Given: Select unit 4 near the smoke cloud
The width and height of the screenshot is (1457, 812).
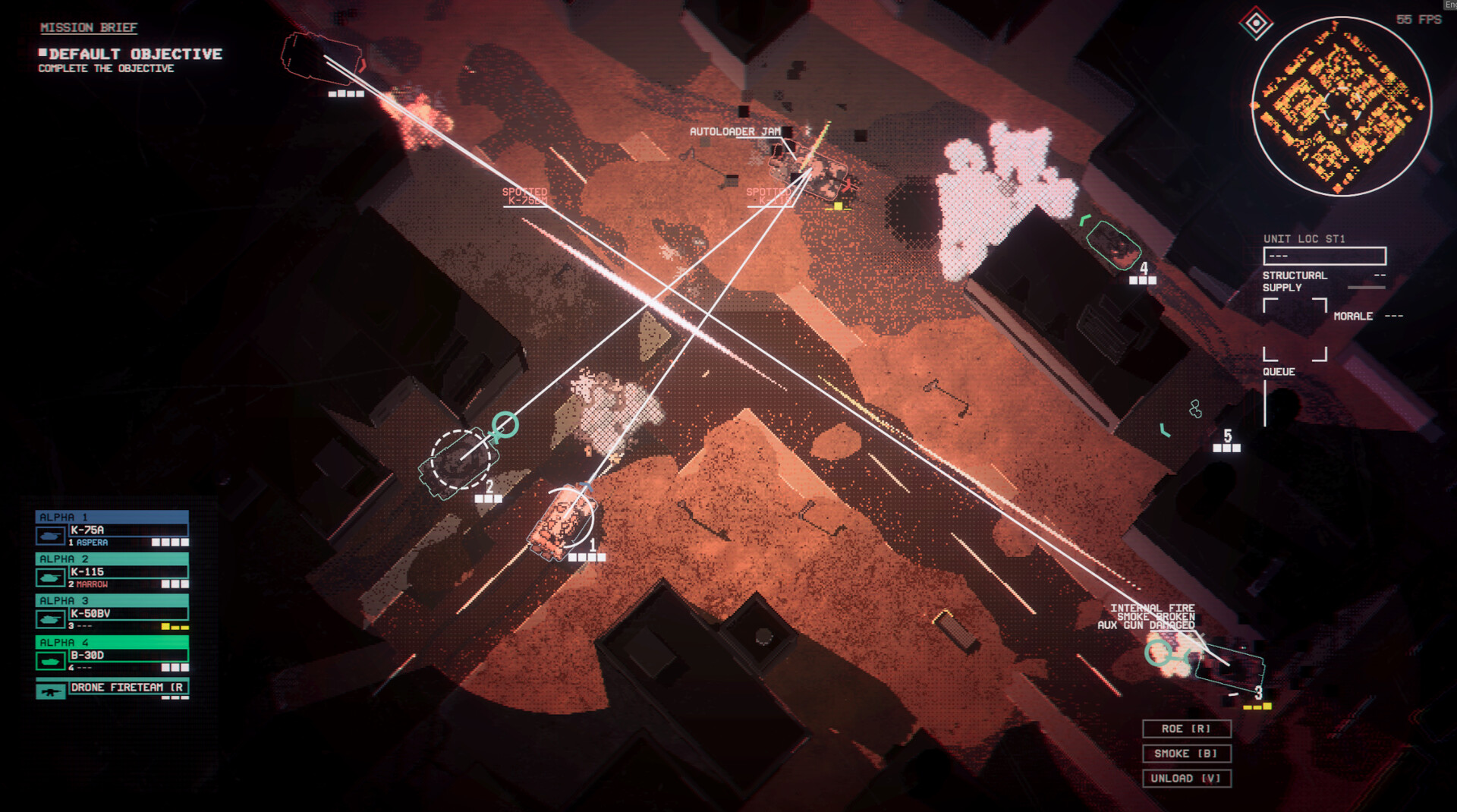Looking at the screenshot, I should click(x=1112, y=244).
